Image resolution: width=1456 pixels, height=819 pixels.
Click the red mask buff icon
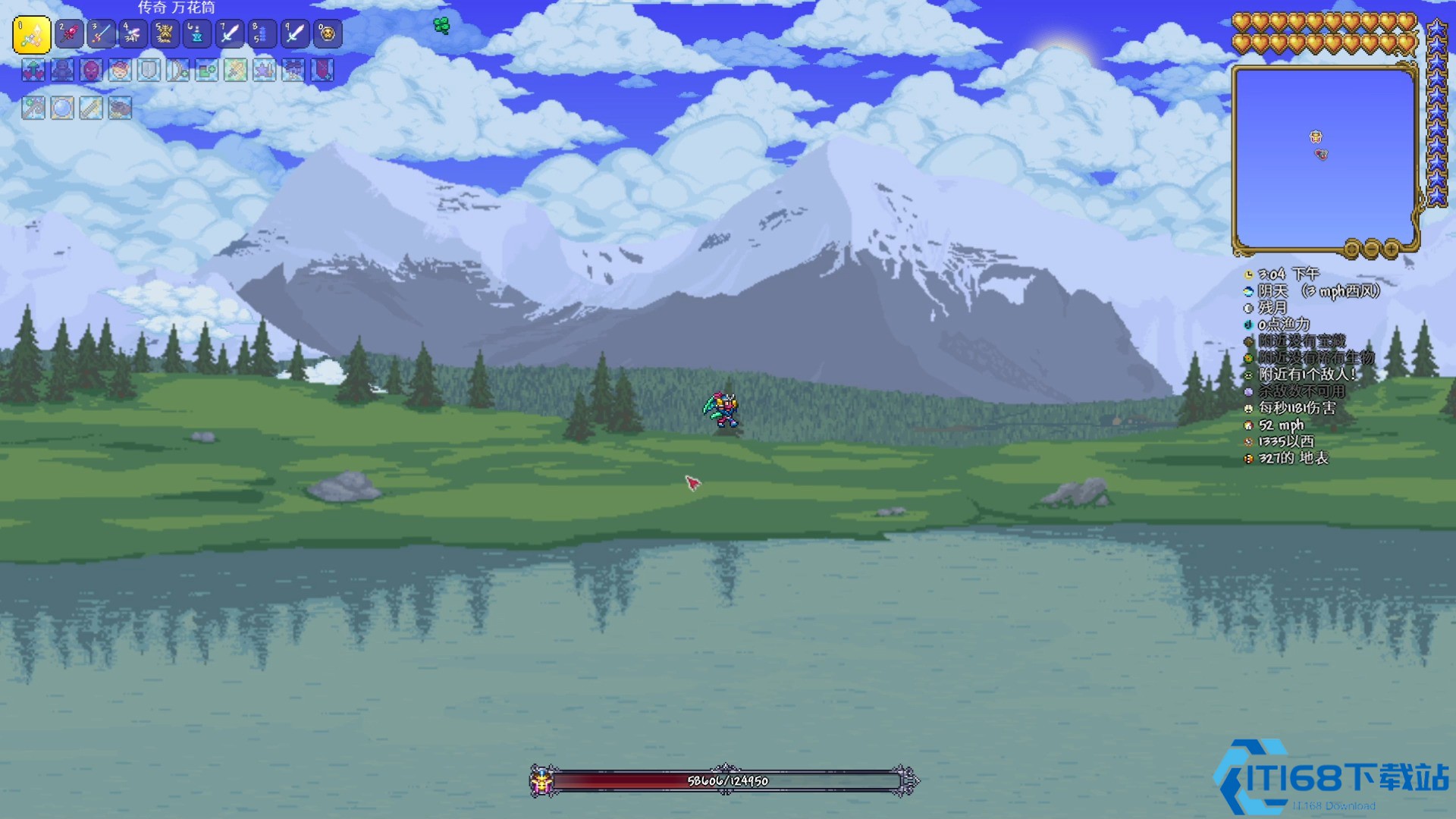[x=91, y=71]
